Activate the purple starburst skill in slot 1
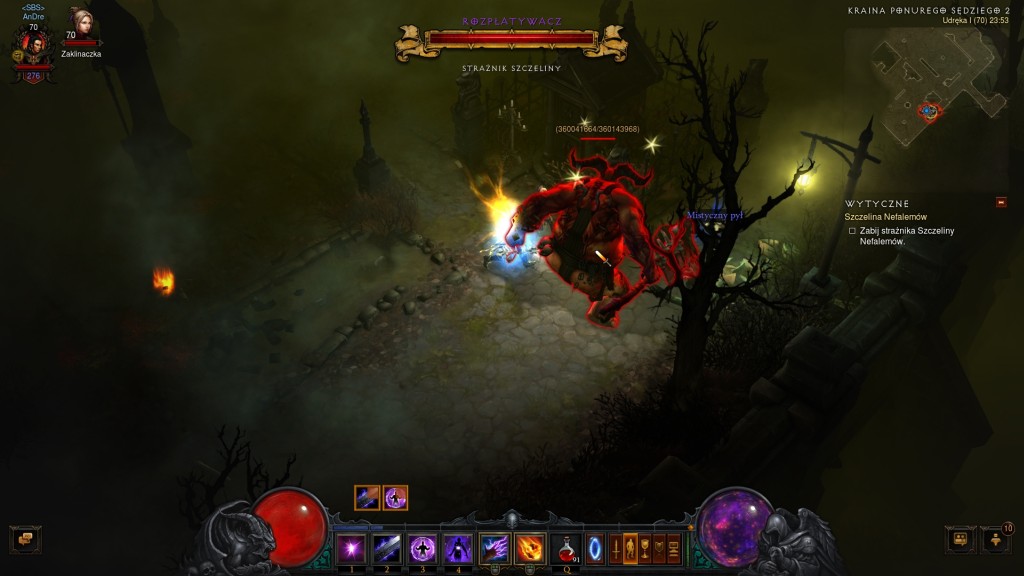The image size is (1024, 576). coord(351,548)
